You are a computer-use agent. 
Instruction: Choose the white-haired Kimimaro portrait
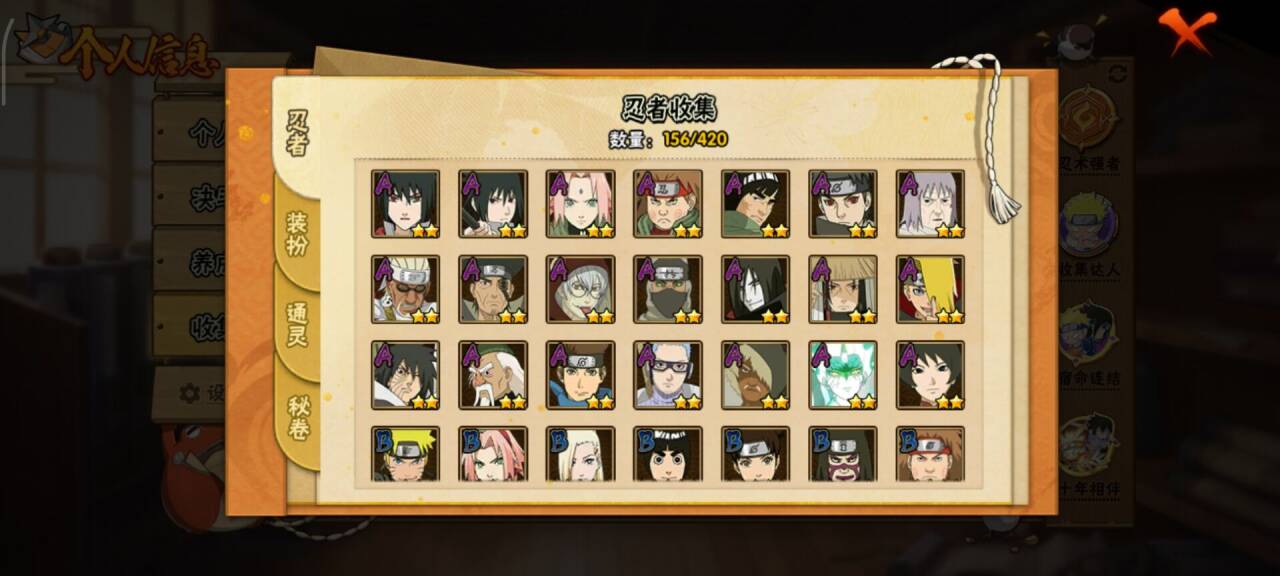pyautogui.click(x=930, y=204)
